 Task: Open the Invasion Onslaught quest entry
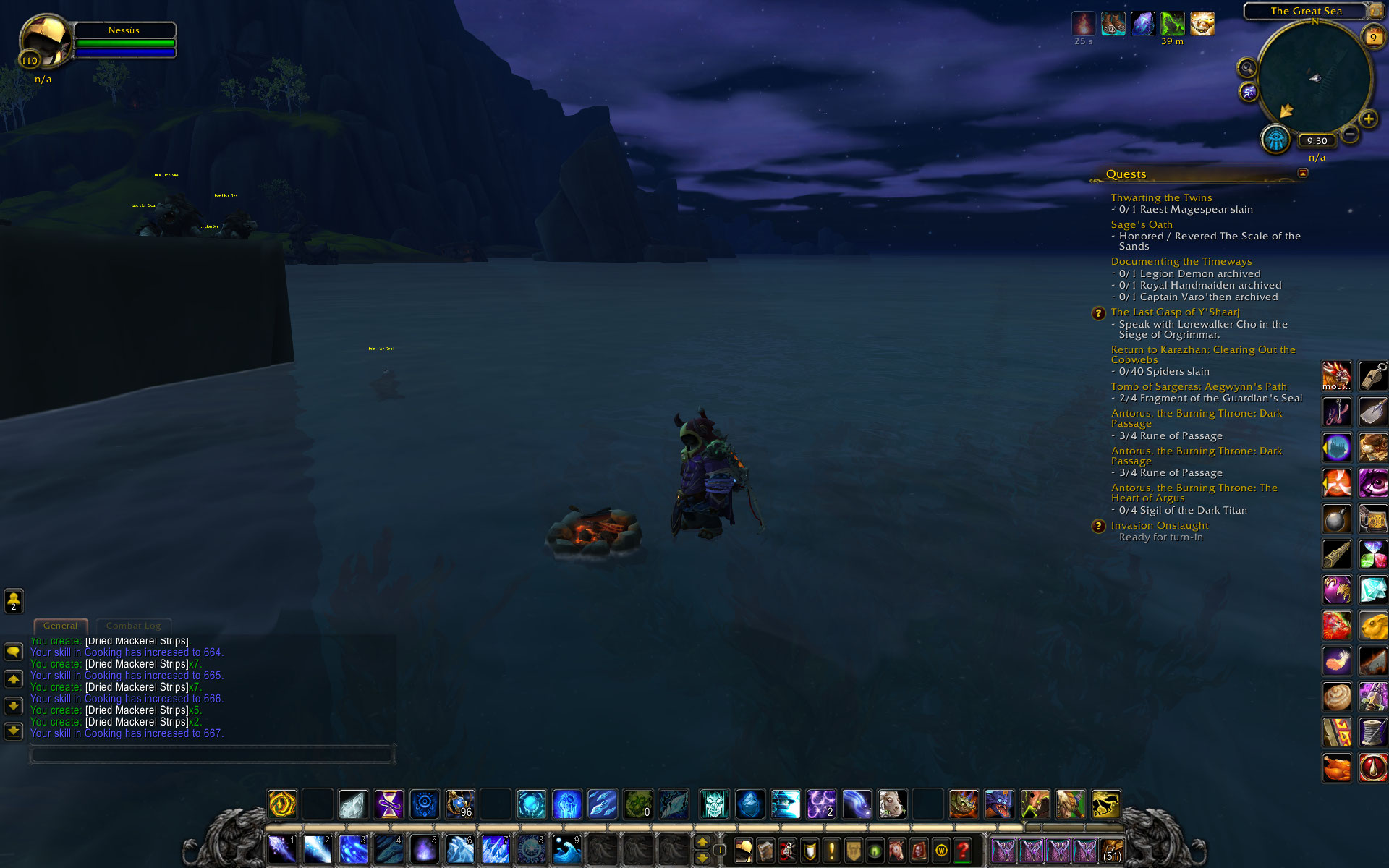click(1160, 525)
